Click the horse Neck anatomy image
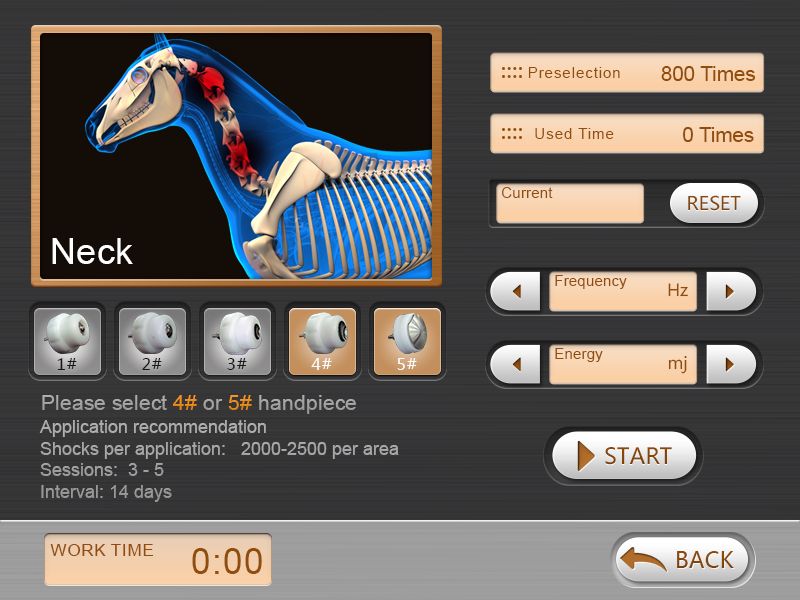Image resolution: width=800 pixels, height=600 pixels. [236, 155]
